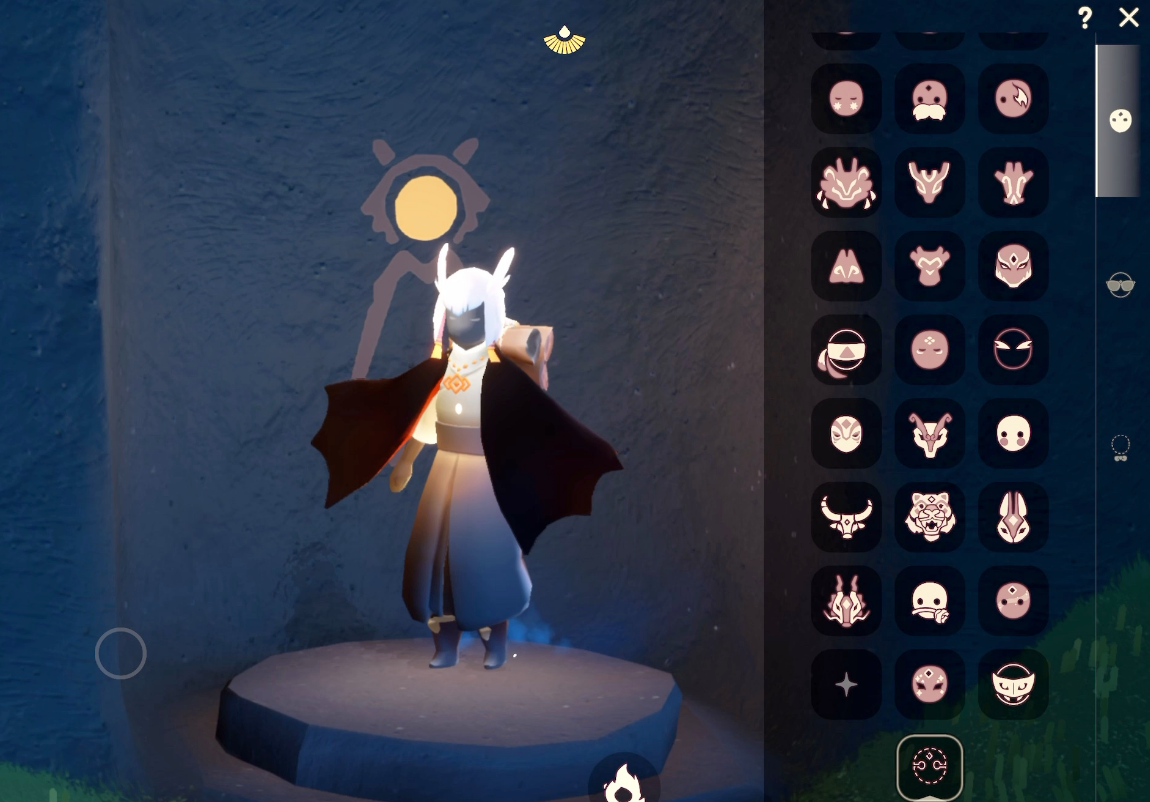Select the mask with the flame mark
This screenshot has width=1150, height=802.
click(1013, 99)
